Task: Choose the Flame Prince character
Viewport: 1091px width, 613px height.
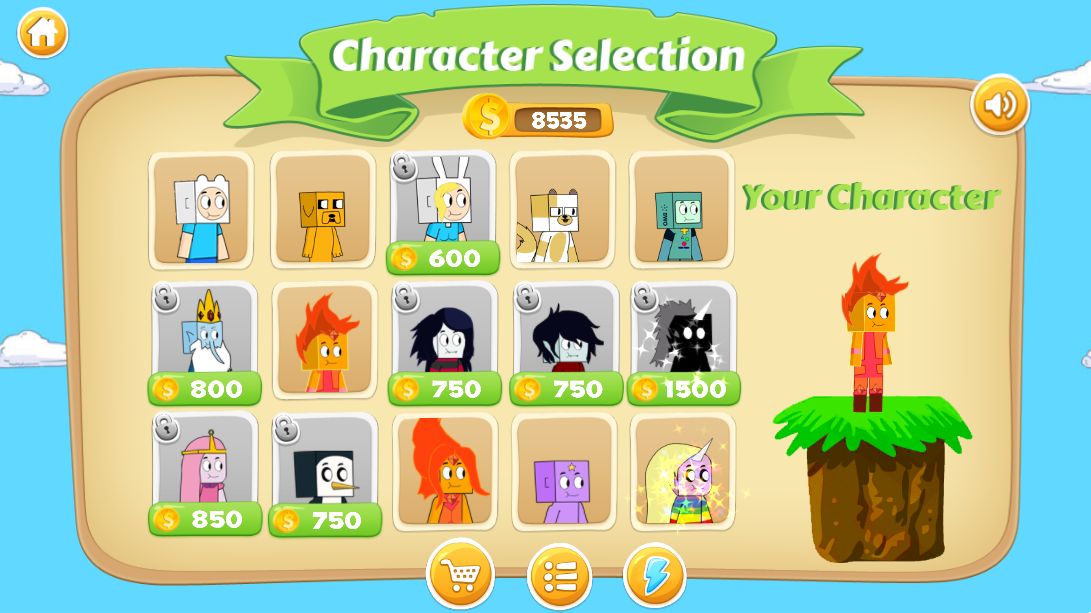Action: [x=324, y=340]
